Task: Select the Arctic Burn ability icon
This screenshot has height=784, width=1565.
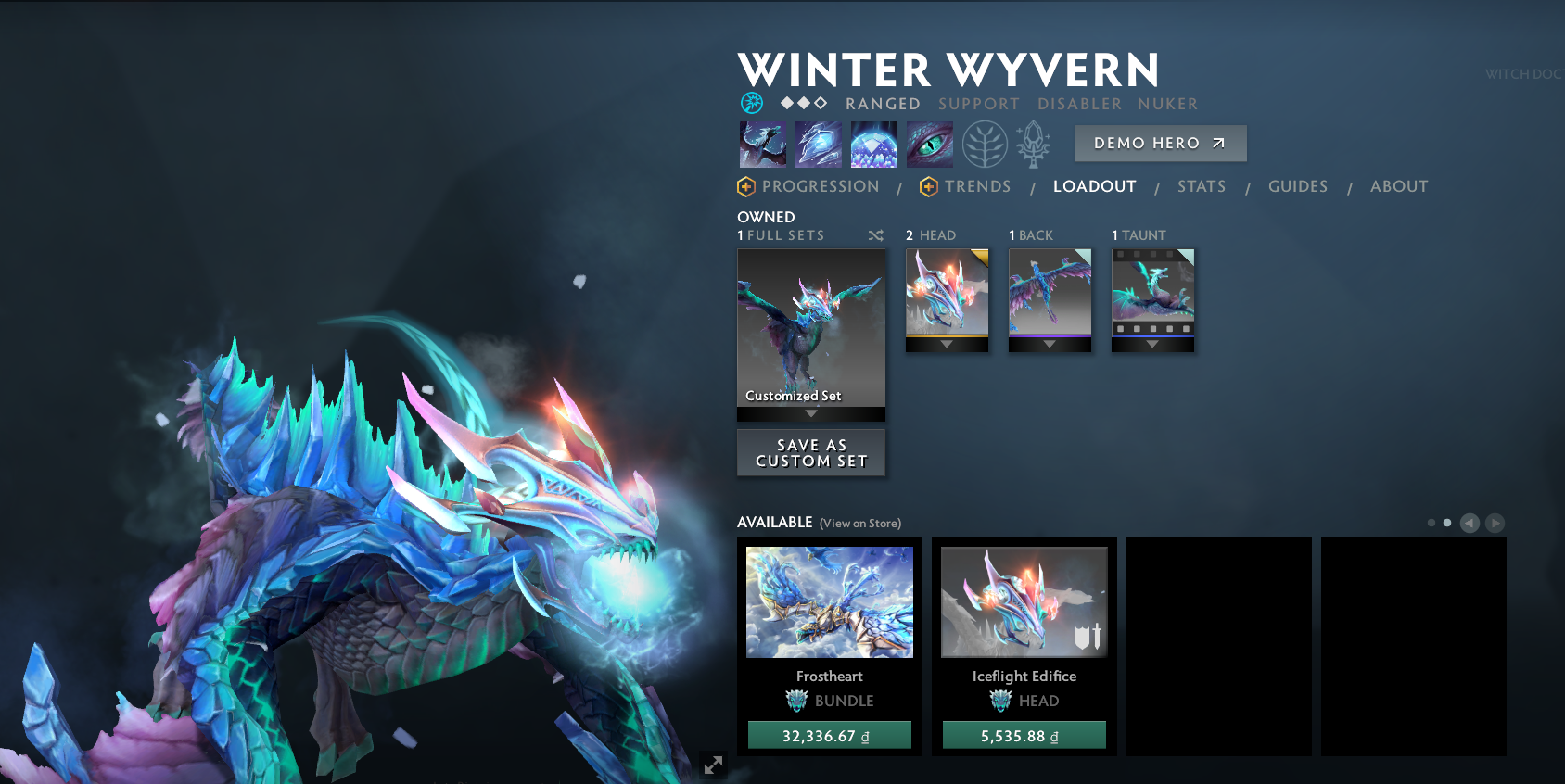Action: click(762, 145)
